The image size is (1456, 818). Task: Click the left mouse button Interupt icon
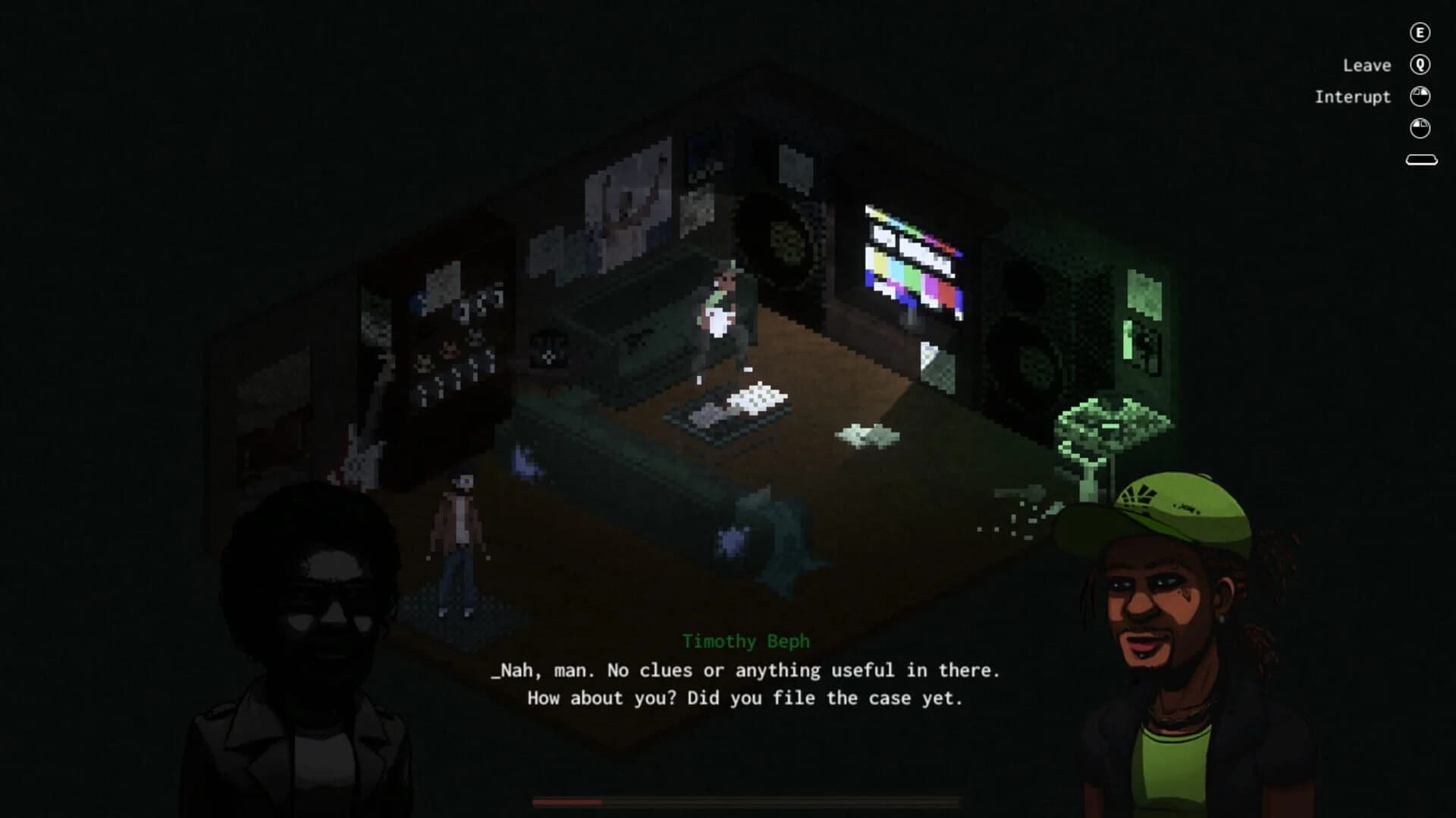coord(1421,96)
